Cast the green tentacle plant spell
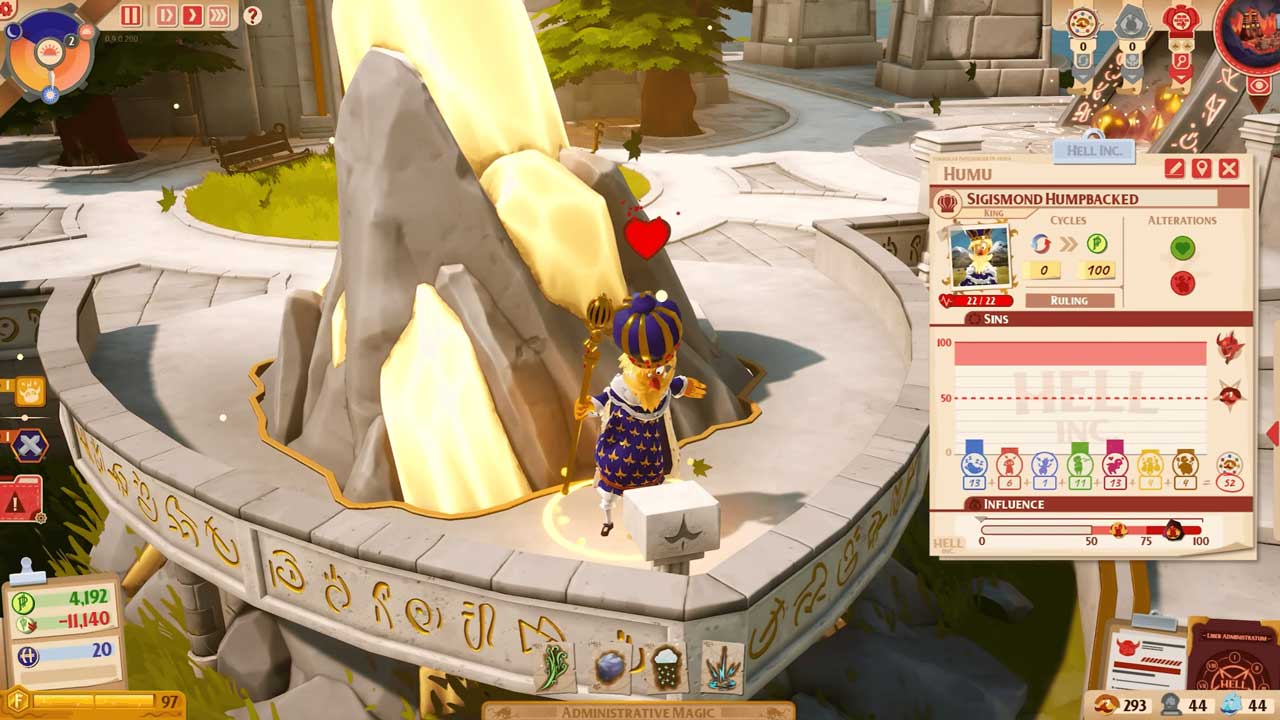Screen dimensions: 1280x720 click(x=553, y=667)
